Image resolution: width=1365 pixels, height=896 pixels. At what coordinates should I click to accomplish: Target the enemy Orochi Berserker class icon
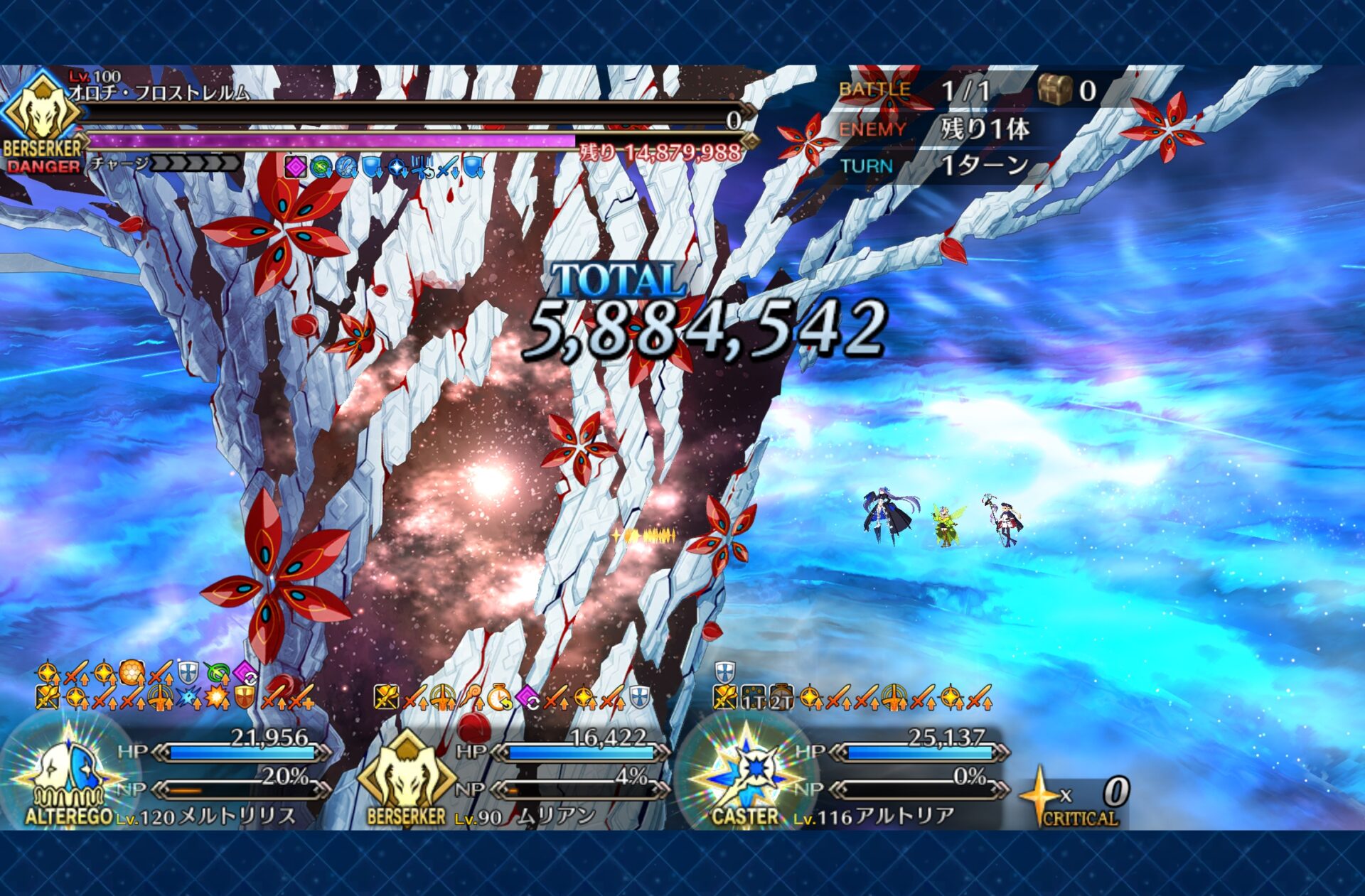coord(42,114)
